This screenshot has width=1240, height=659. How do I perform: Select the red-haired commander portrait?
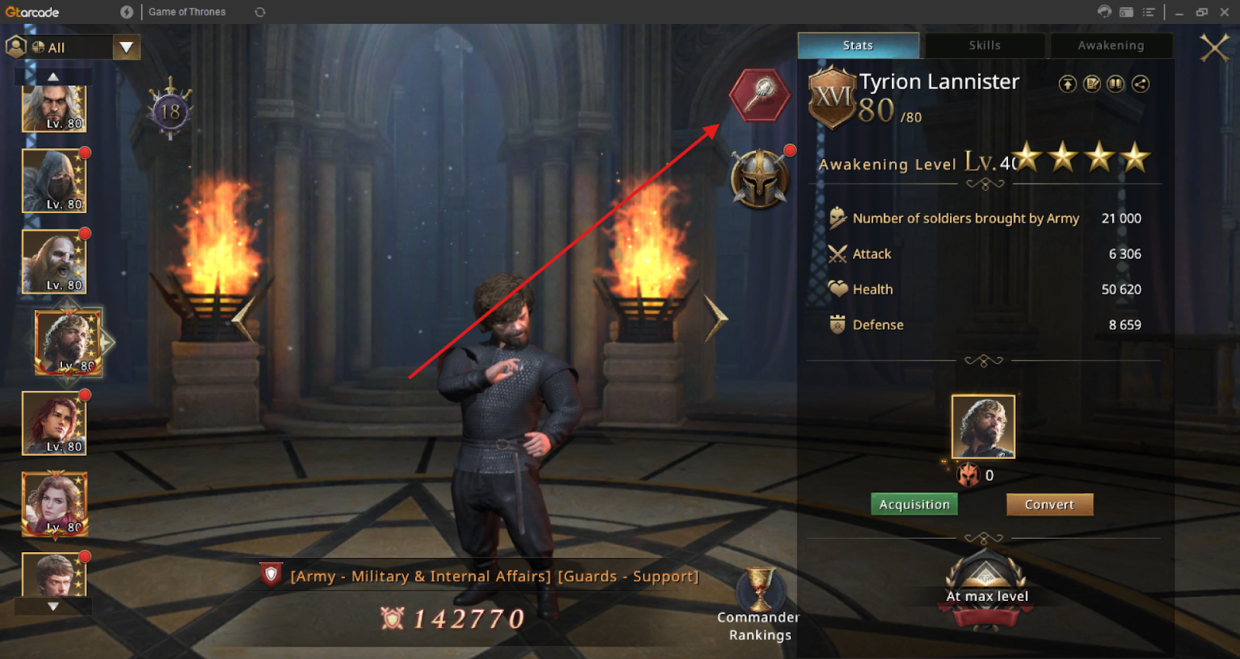[x=54, y=423]
